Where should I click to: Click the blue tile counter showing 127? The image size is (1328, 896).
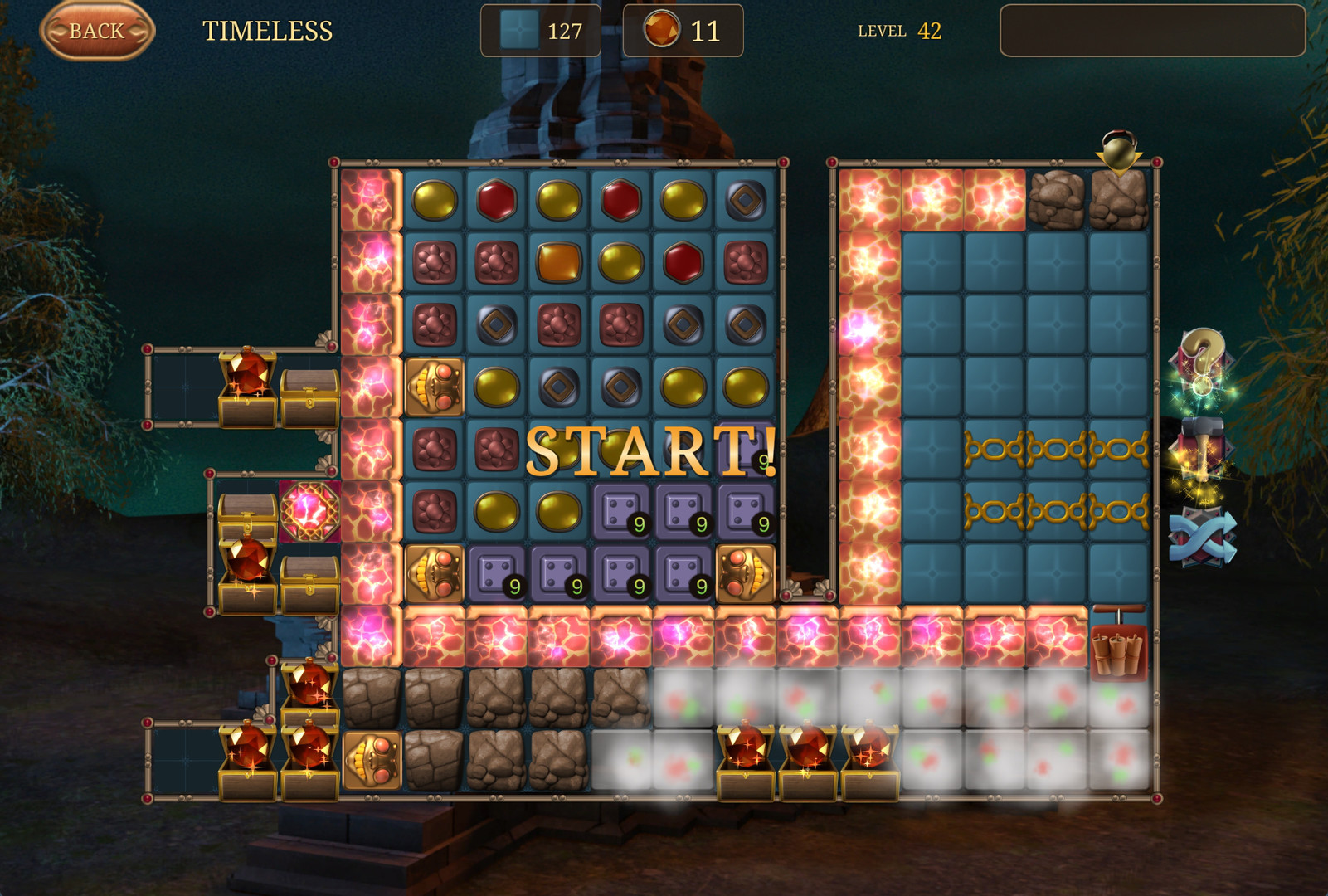[539, 30]
